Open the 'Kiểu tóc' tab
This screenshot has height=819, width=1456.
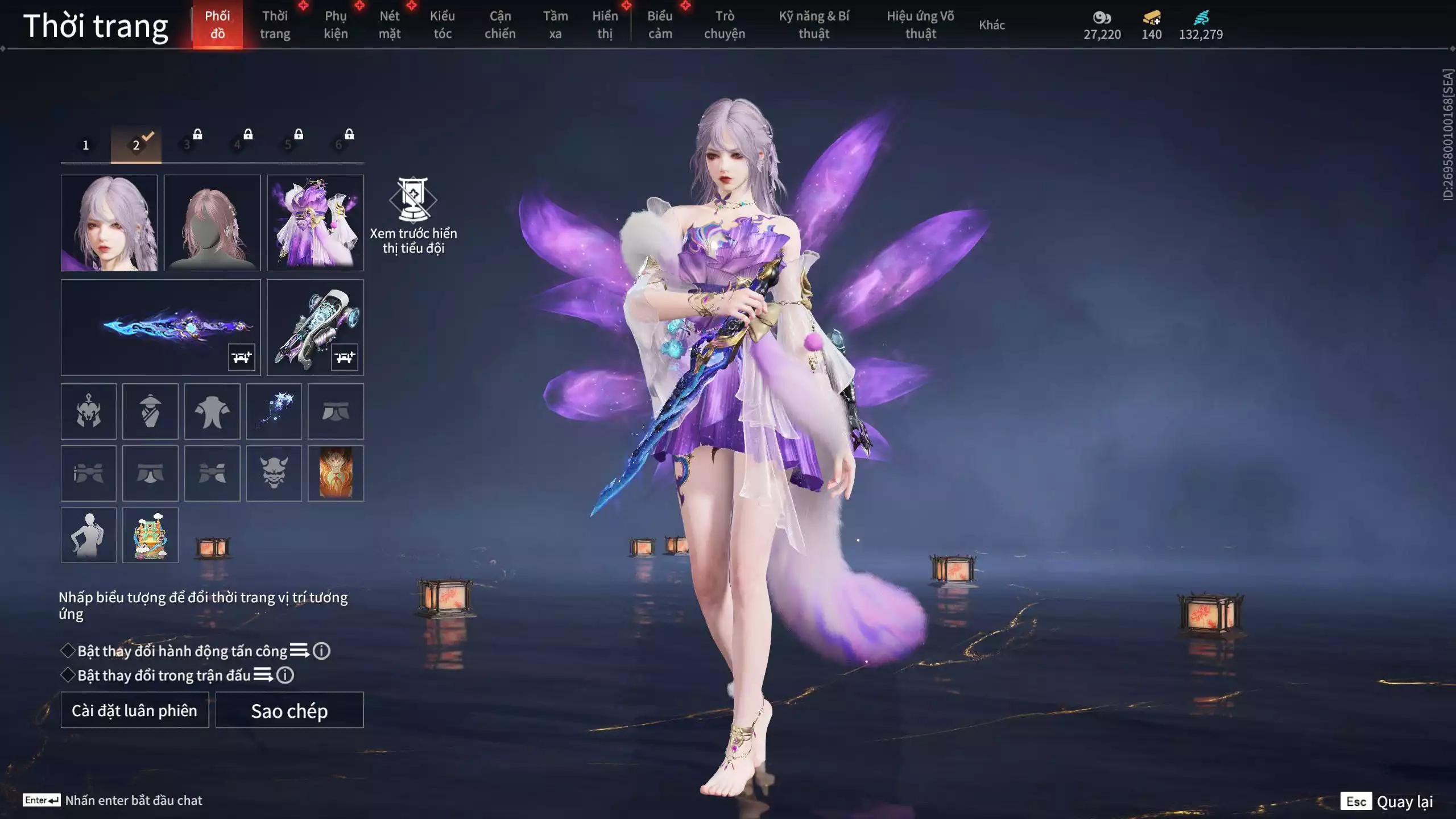point(442,24)
